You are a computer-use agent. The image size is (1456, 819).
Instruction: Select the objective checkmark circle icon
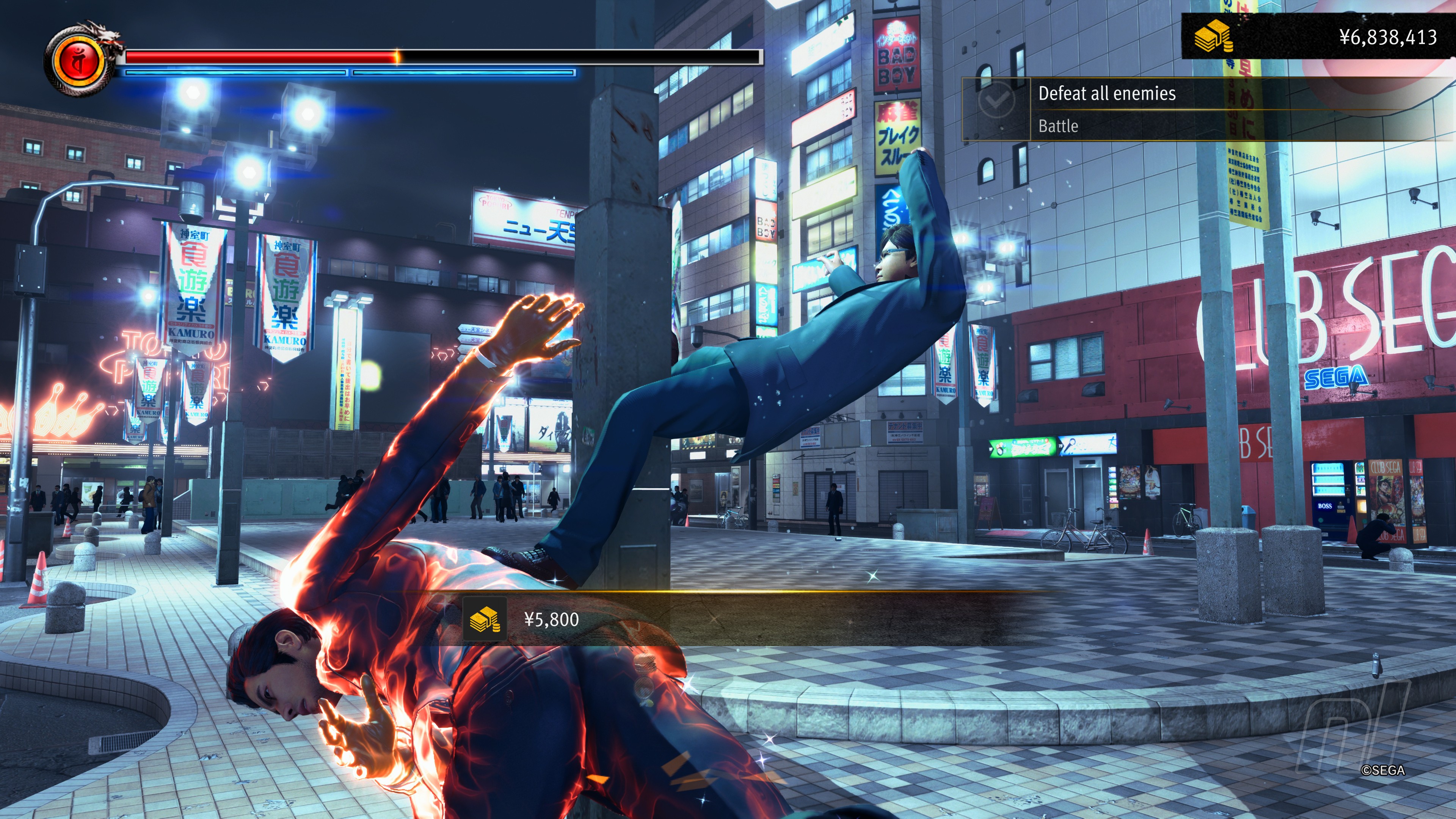996,100
